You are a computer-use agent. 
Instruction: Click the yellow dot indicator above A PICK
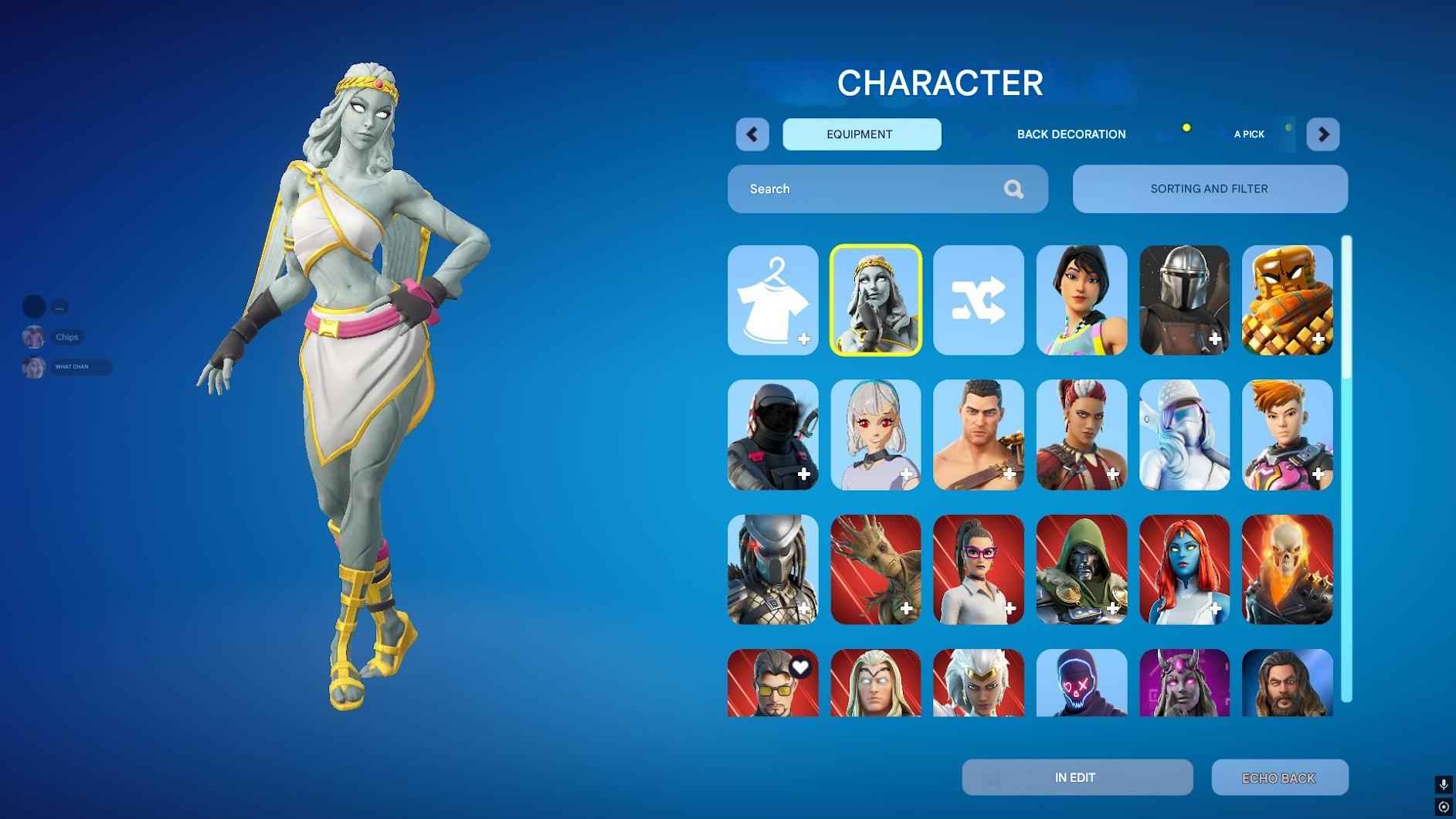coord(1187,128)
